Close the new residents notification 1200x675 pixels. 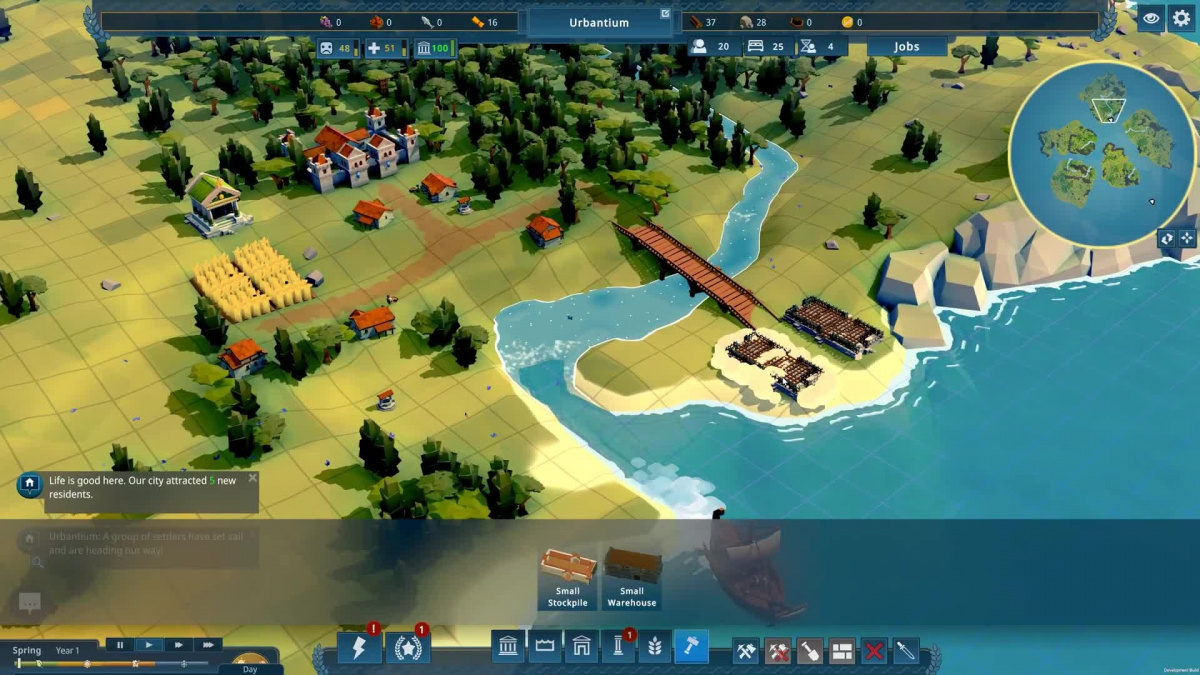(252, 478)
